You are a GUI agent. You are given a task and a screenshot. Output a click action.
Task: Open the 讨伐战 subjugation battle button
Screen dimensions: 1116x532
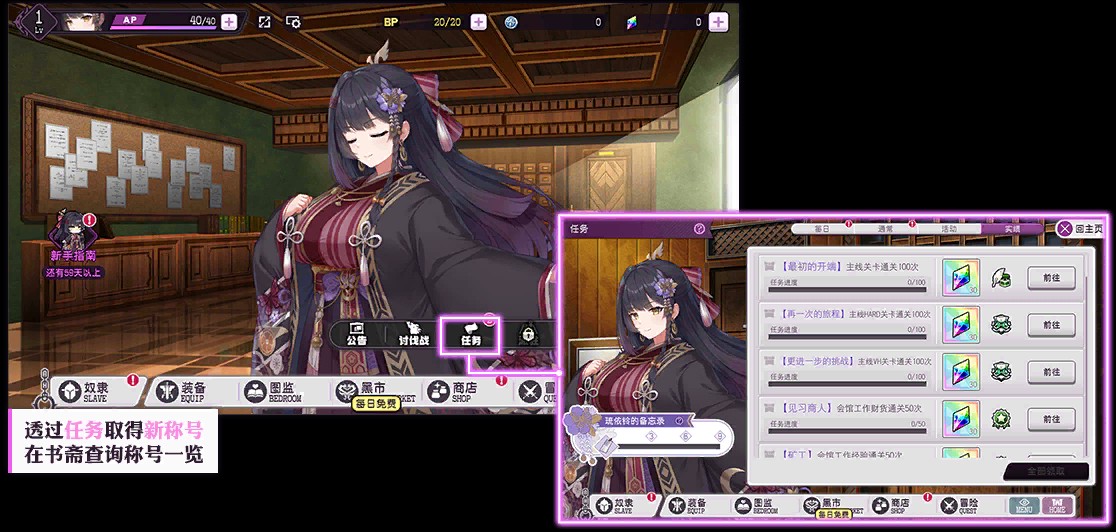pos(412,335)
